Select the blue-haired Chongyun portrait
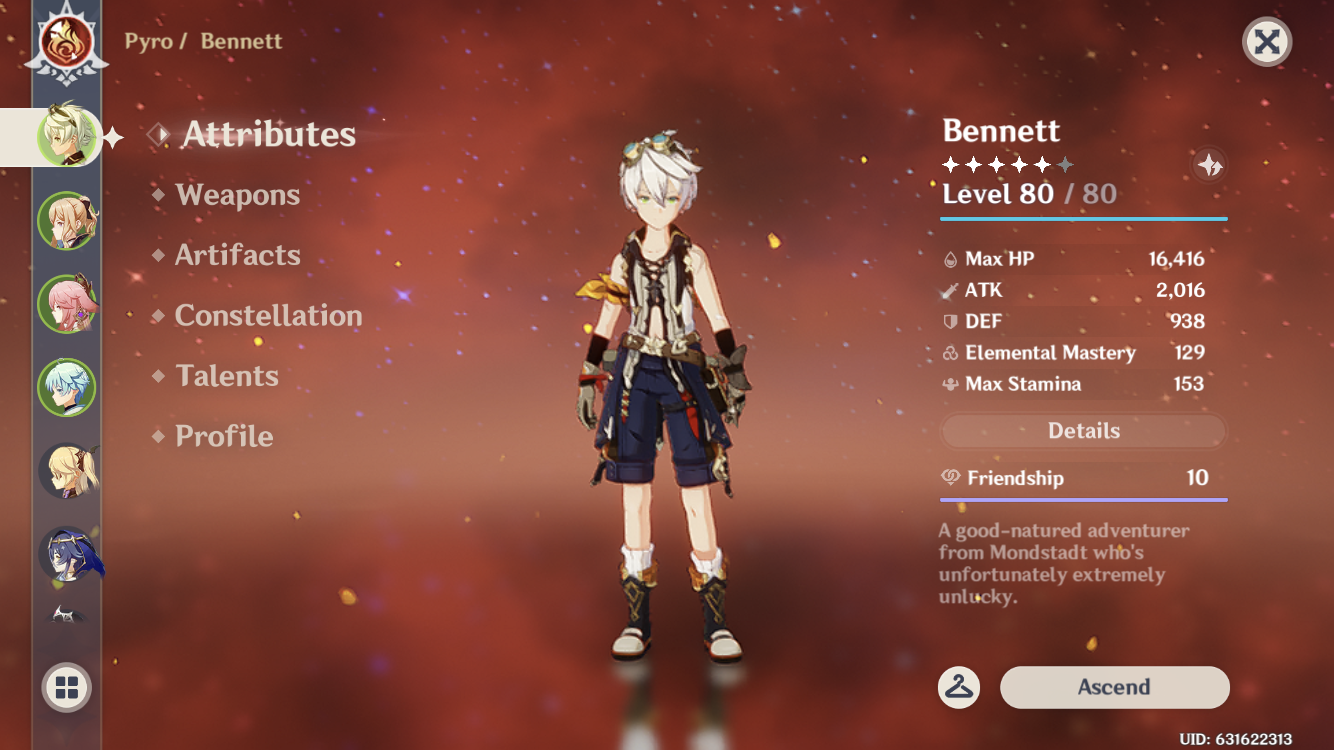This screenshot has width=1334, height=750. [67, 388]
